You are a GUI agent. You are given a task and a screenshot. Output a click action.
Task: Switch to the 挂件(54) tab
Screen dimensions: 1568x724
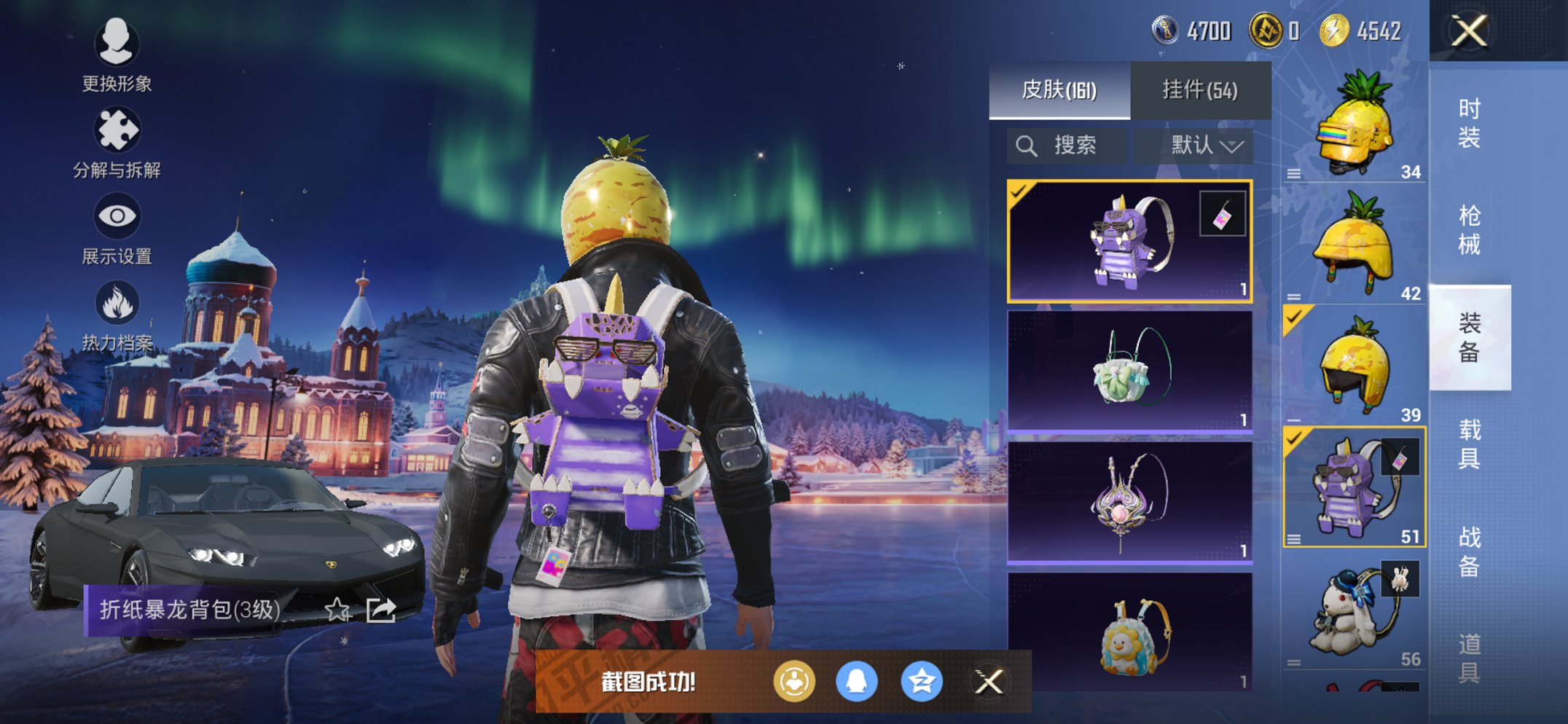click(1199, 90)
